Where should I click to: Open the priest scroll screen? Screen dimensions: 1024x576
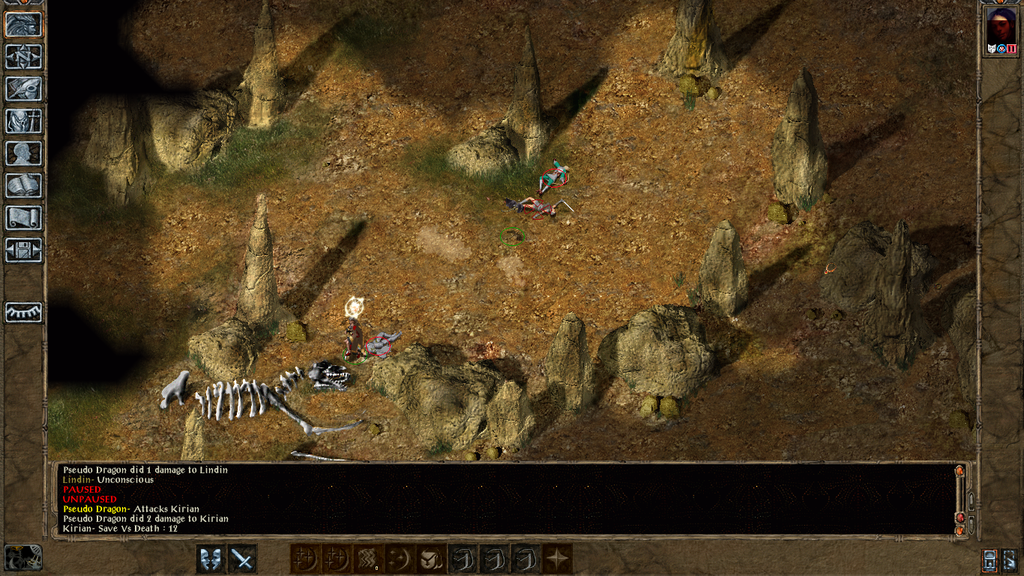23,217
